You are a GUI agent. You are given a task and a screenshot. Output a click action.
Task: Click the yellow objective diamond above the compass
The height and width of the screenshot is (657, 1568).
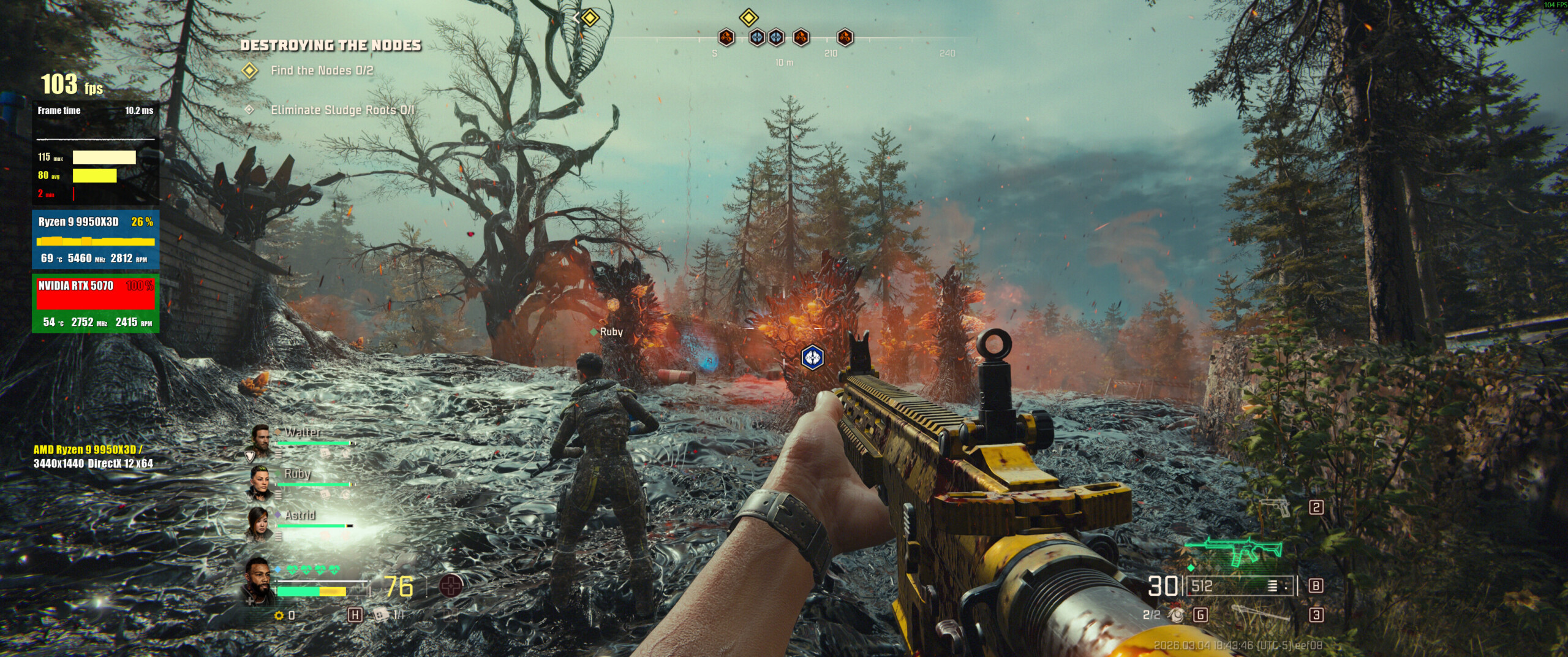pos(748,17)
